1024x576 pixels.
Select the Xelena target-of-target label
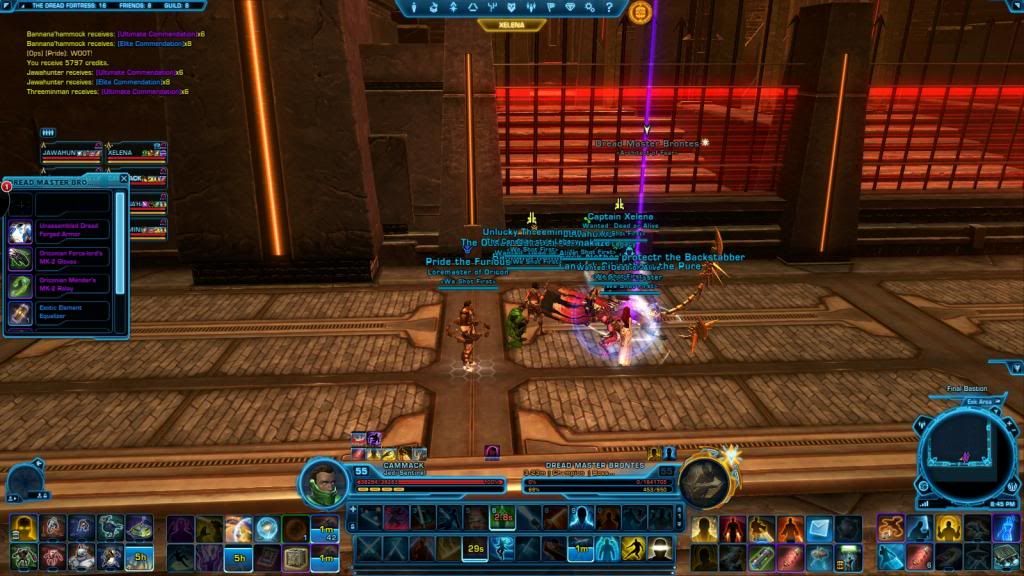click(x=512, y=25)
